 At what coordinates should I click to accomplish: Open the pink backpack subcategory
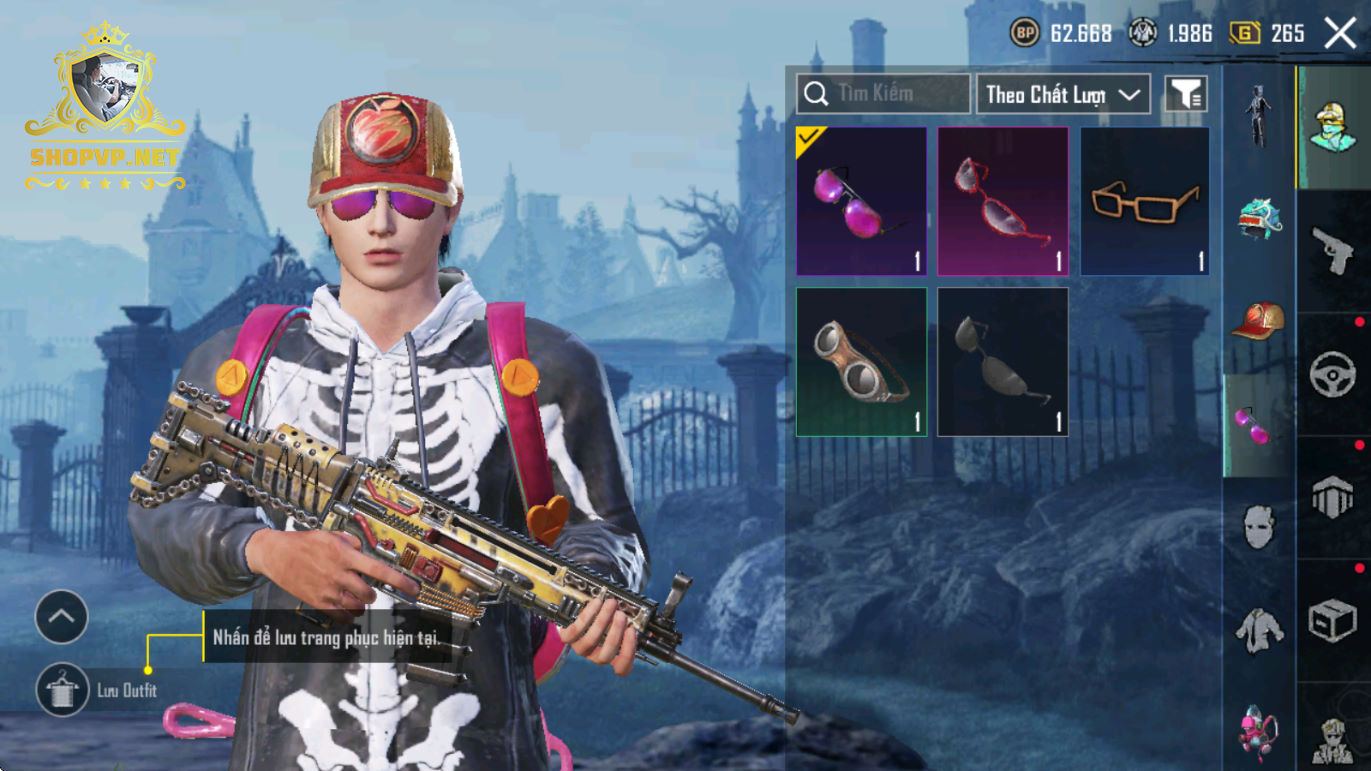pos(1259,730)
